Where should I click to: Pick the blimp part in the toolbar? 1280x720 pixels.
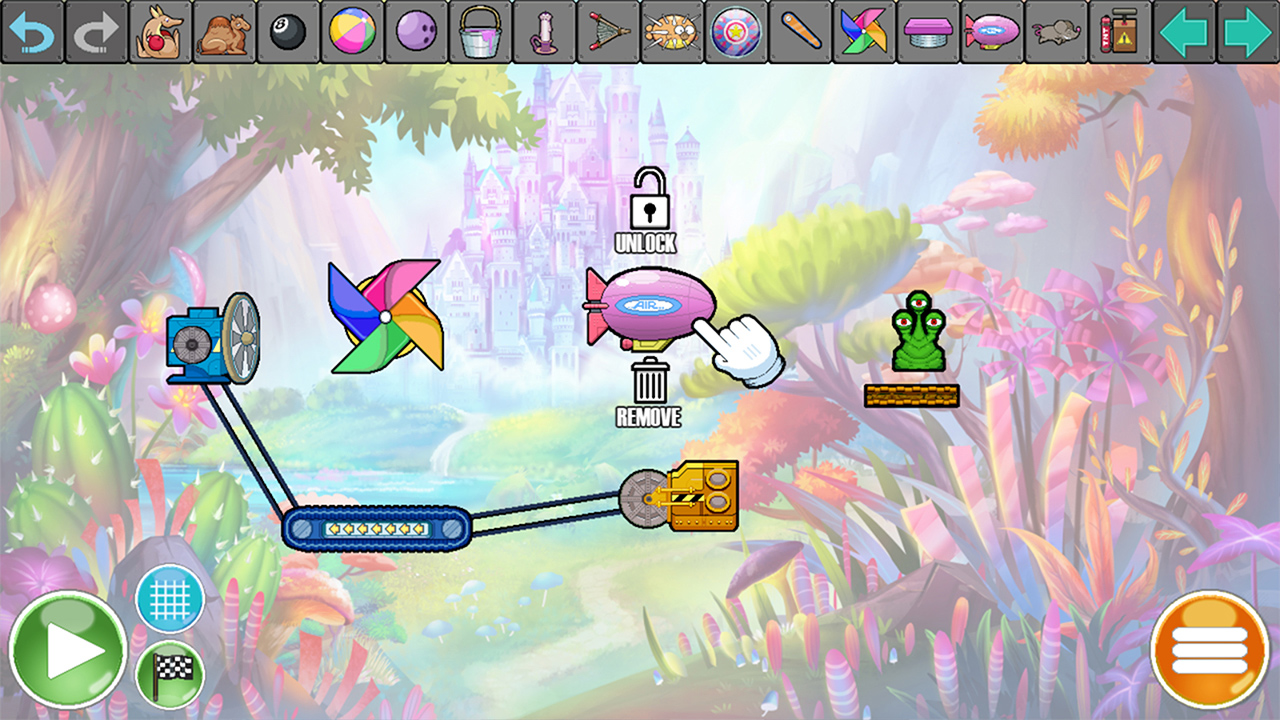(993, 33)
